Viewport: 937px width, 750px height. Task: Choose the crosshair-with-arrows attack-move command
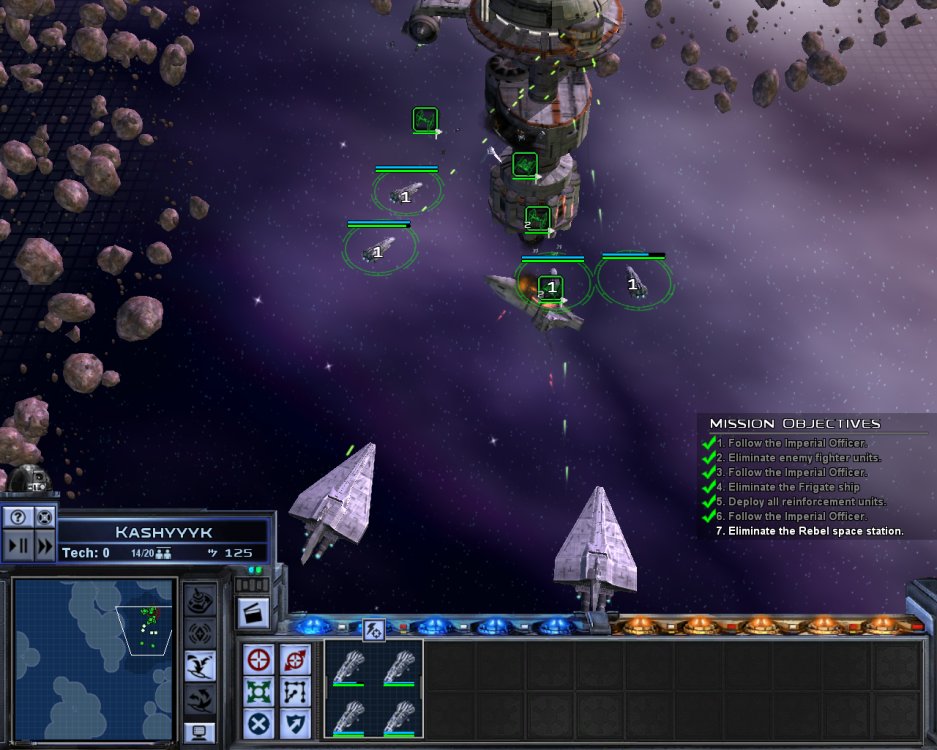(294, 659)
